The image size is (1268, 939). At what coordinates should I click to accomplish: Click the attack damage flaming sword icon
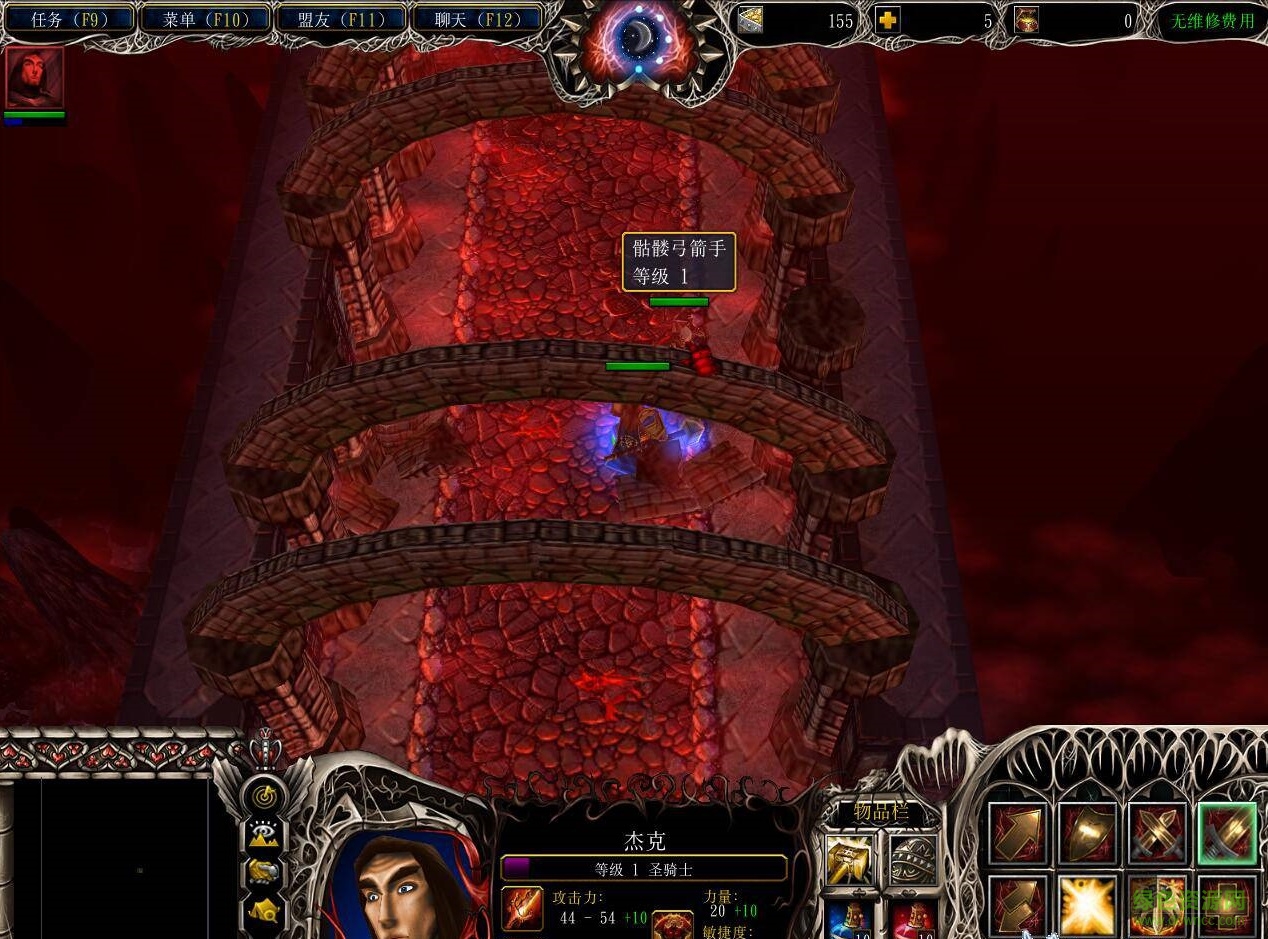pos(522,907)
